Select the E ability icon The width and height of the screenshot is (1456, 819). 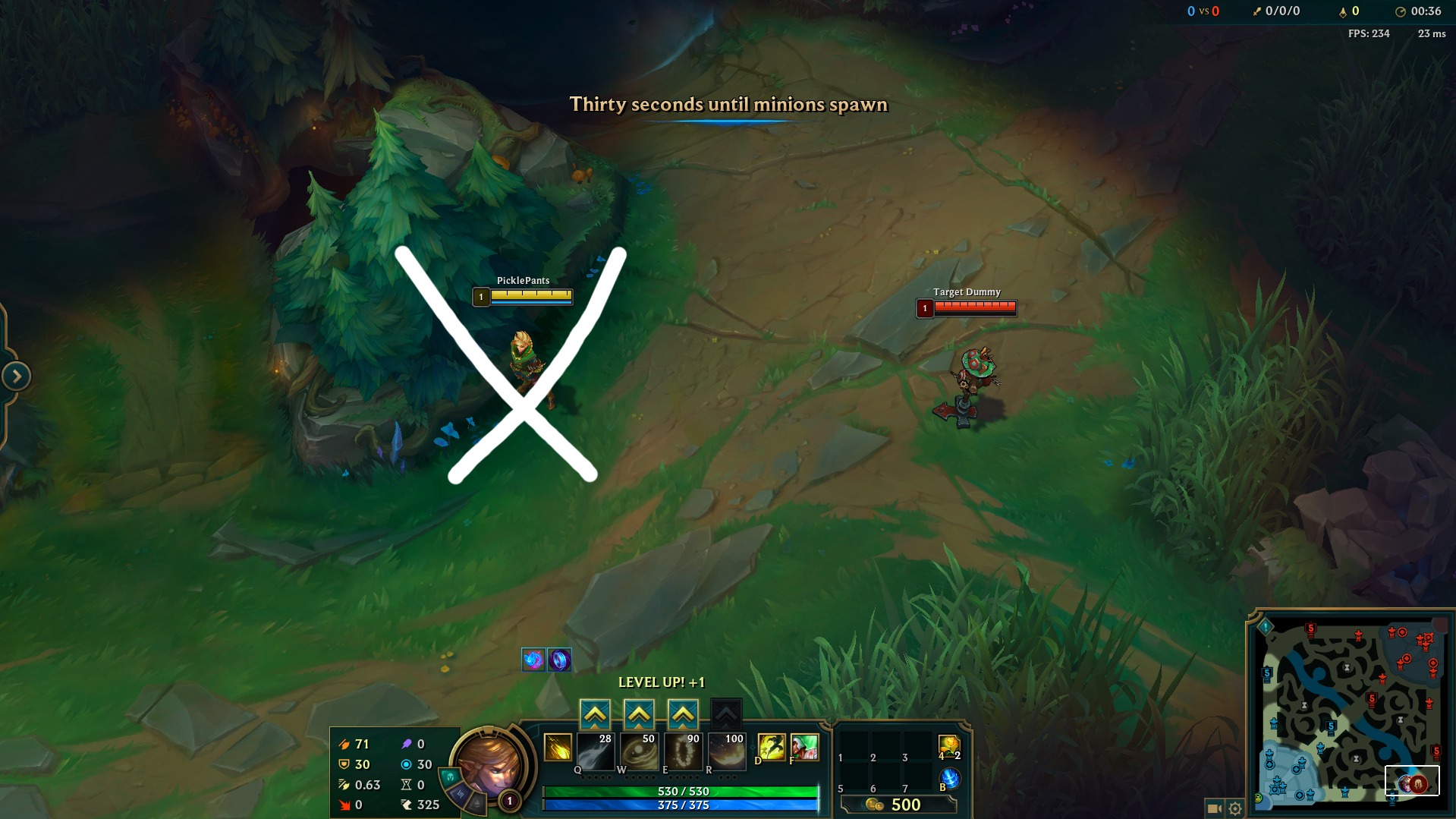(684, 751)
